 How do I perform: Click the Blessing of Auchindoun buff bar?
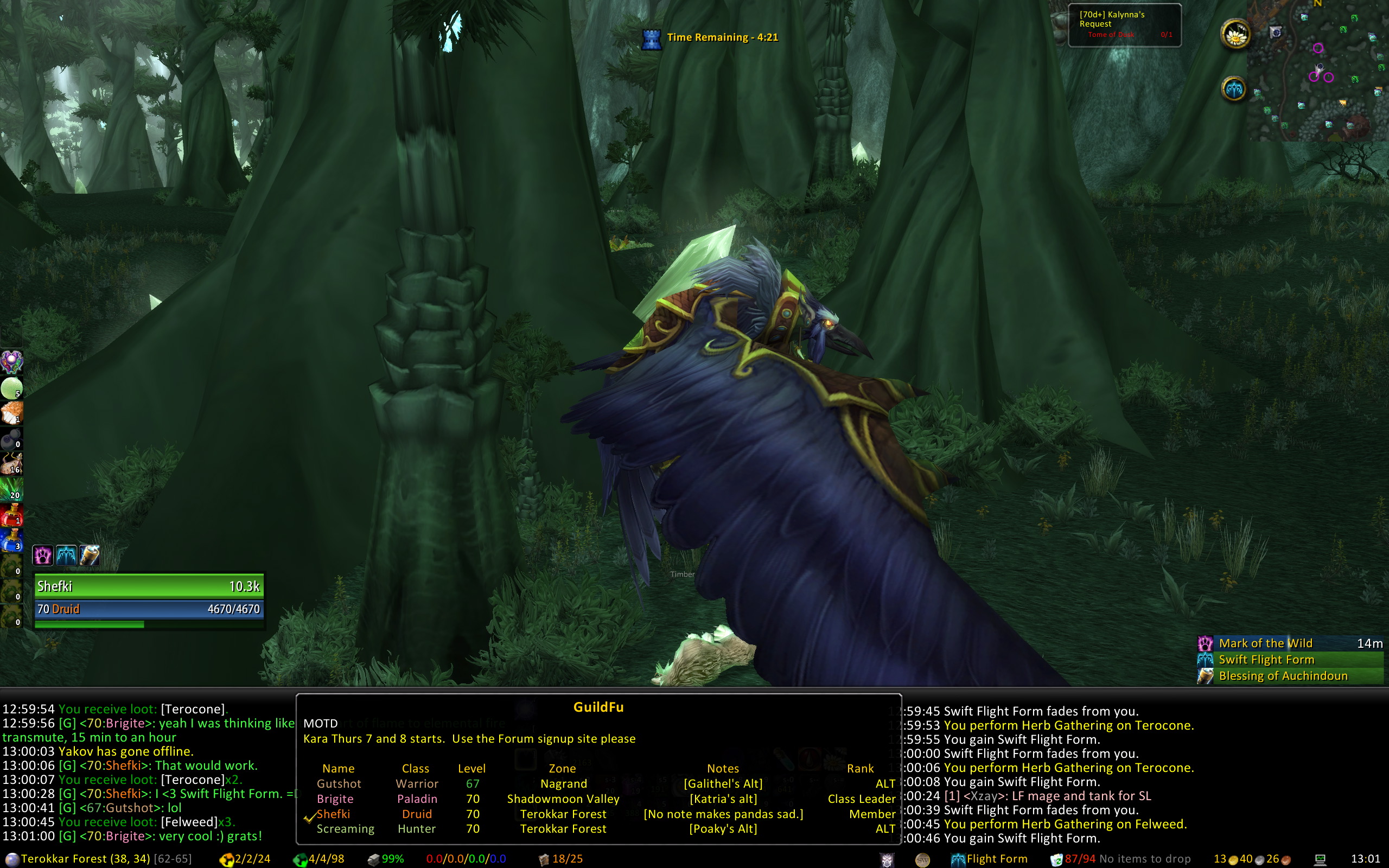click(1282, 676)
